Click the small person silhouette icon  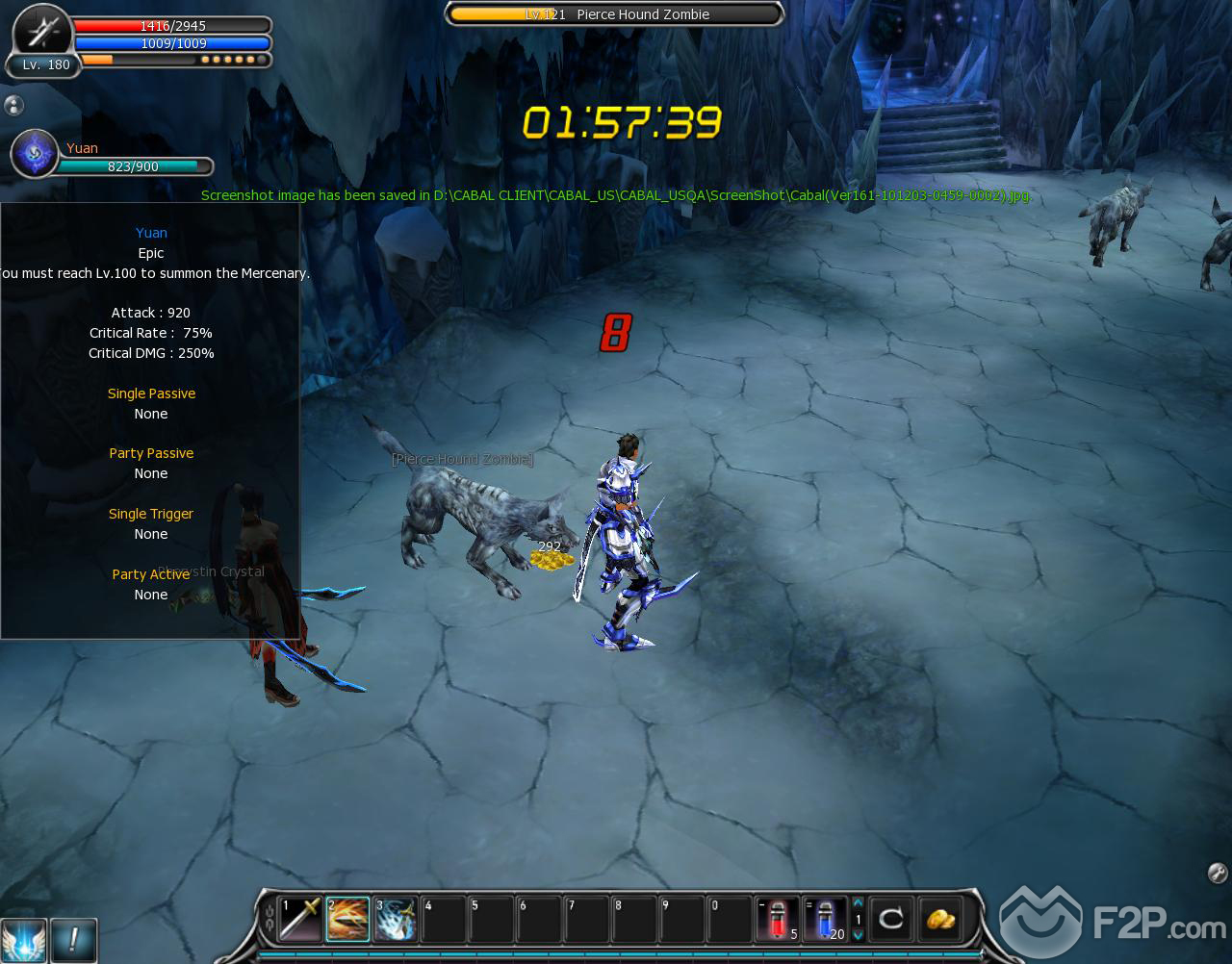(13, 106)
